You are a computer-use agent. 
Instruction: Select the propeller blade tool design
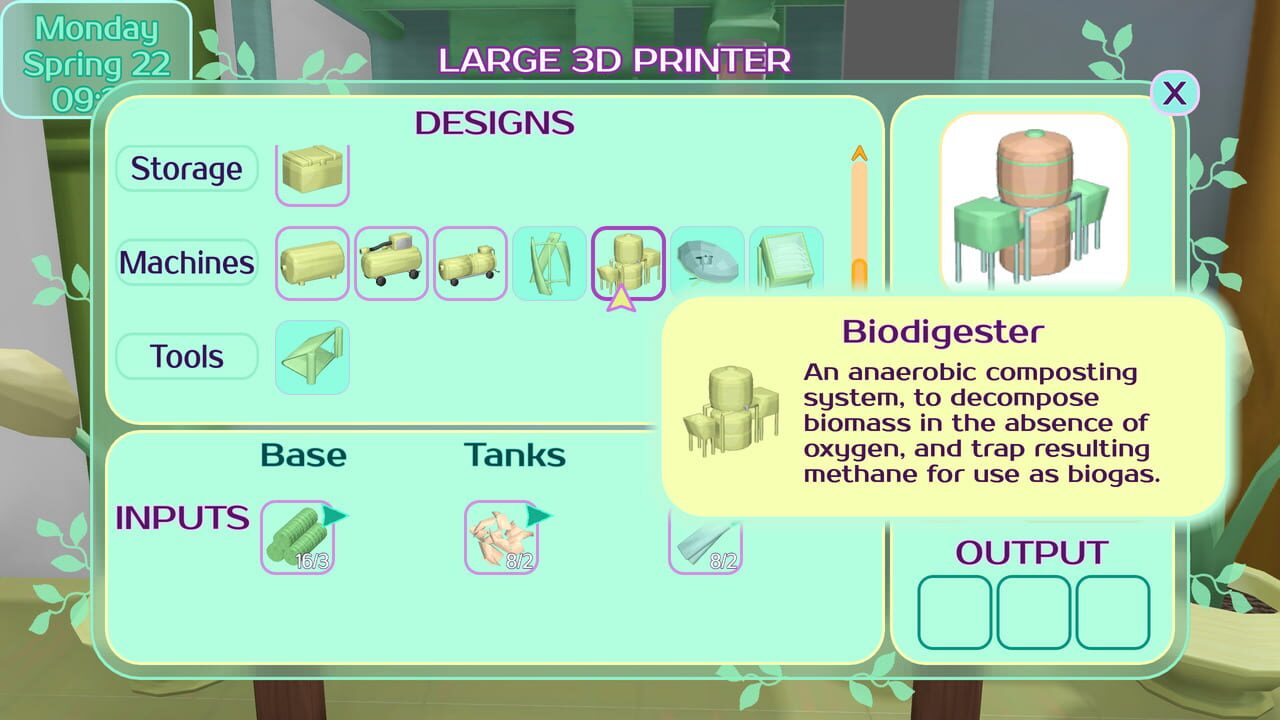click(x=312, y=357)
